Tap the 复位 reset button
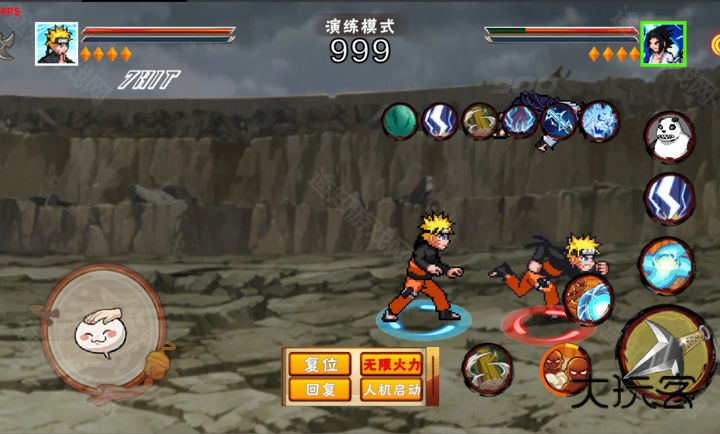Image resolution: width=720 pixels, height=434 pixels. click(313, 364)
